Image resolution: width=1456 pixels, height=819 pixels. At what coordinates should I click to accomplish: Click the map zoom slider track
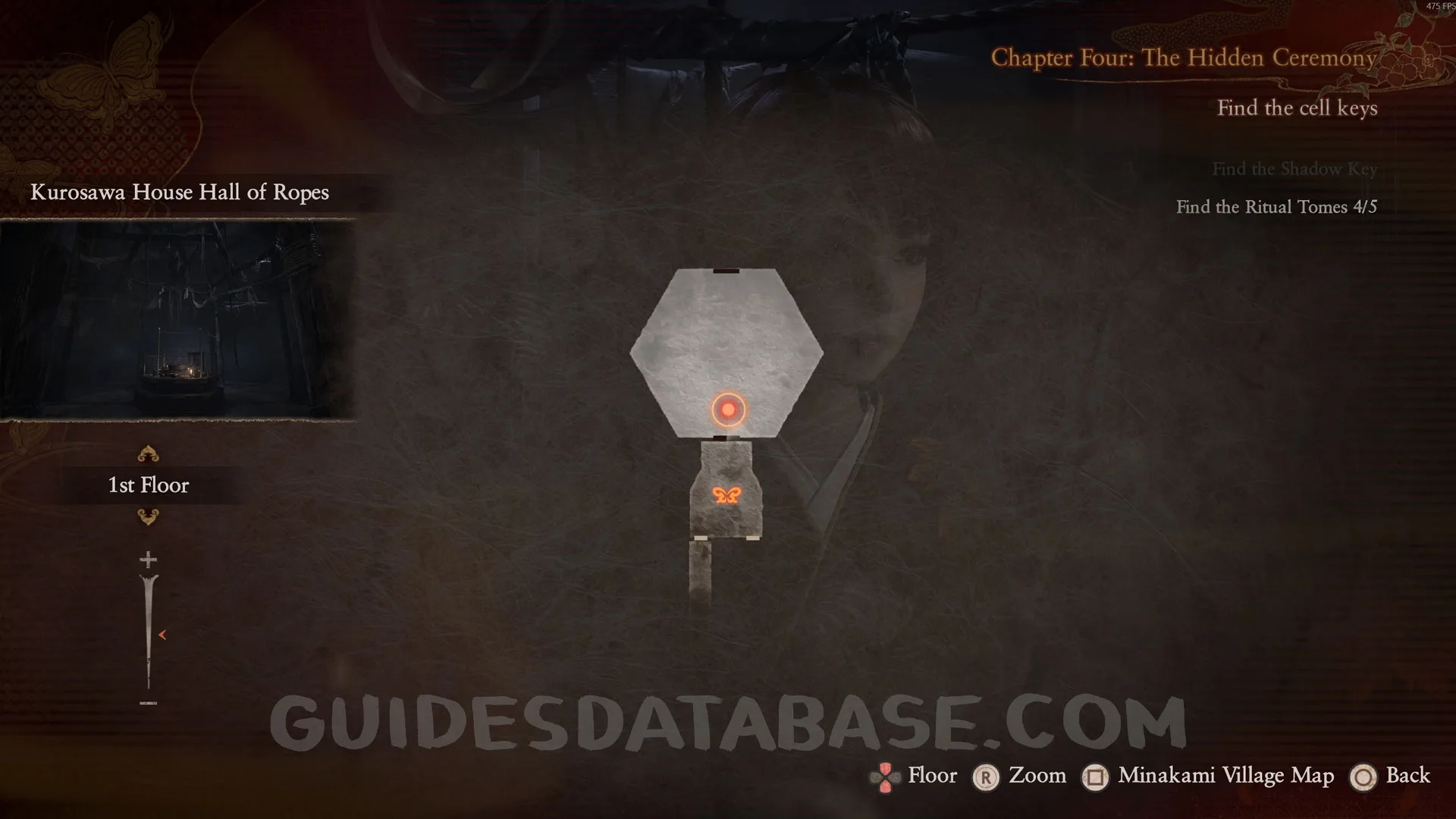point(148,629)
